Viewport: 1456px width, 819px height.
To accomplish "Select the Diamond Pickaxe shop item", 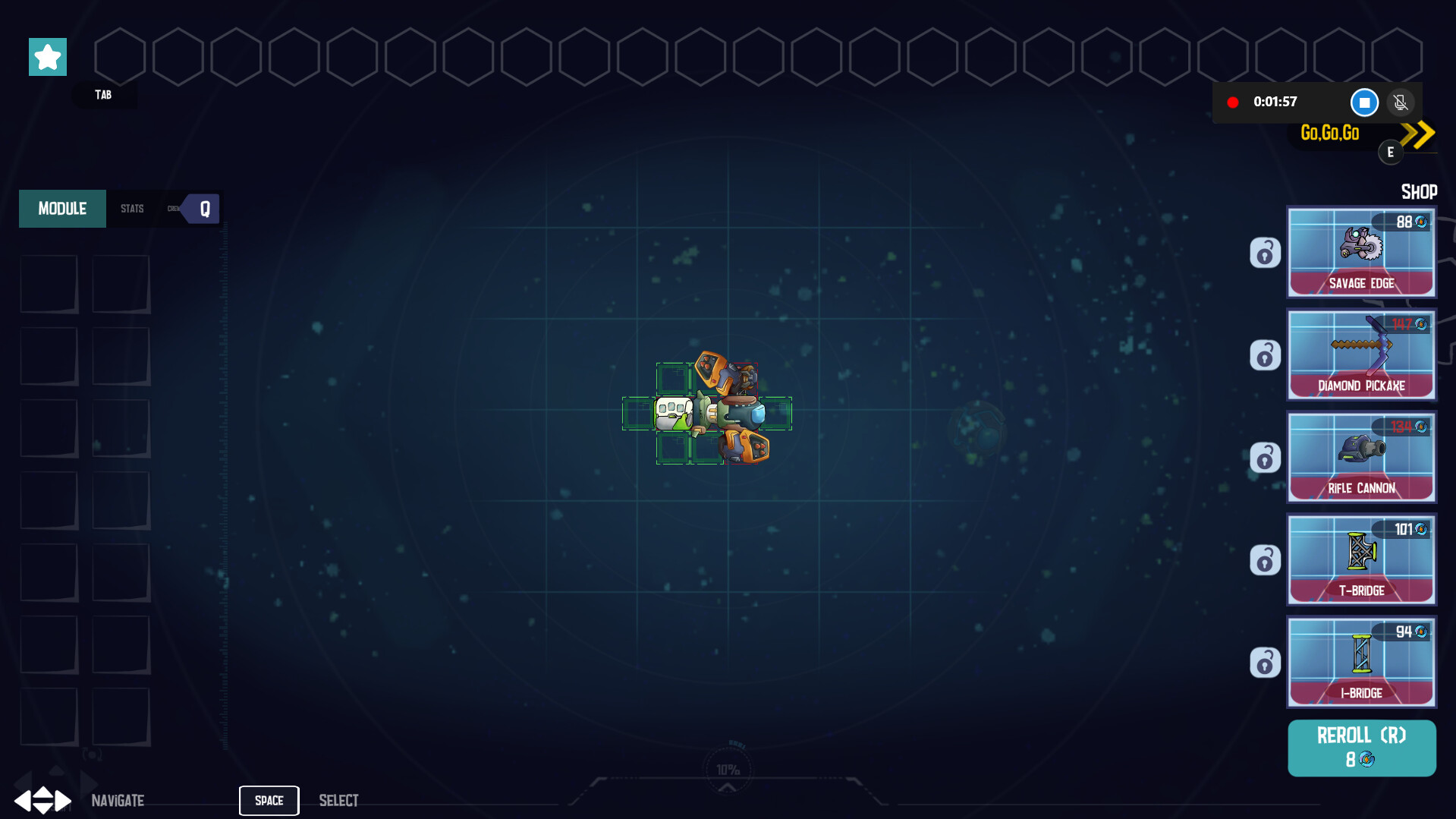I will tap(1361, 355).
